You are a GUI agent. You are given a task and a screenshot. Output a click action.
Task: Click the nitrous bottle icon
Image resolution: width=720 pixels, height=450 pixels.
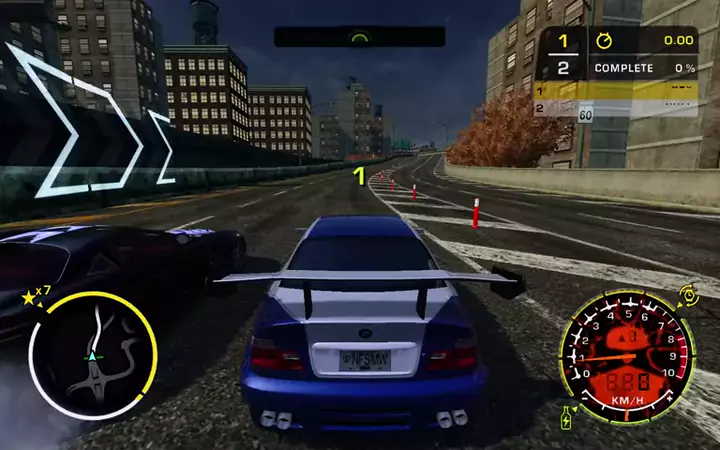[x=568, y=416]
